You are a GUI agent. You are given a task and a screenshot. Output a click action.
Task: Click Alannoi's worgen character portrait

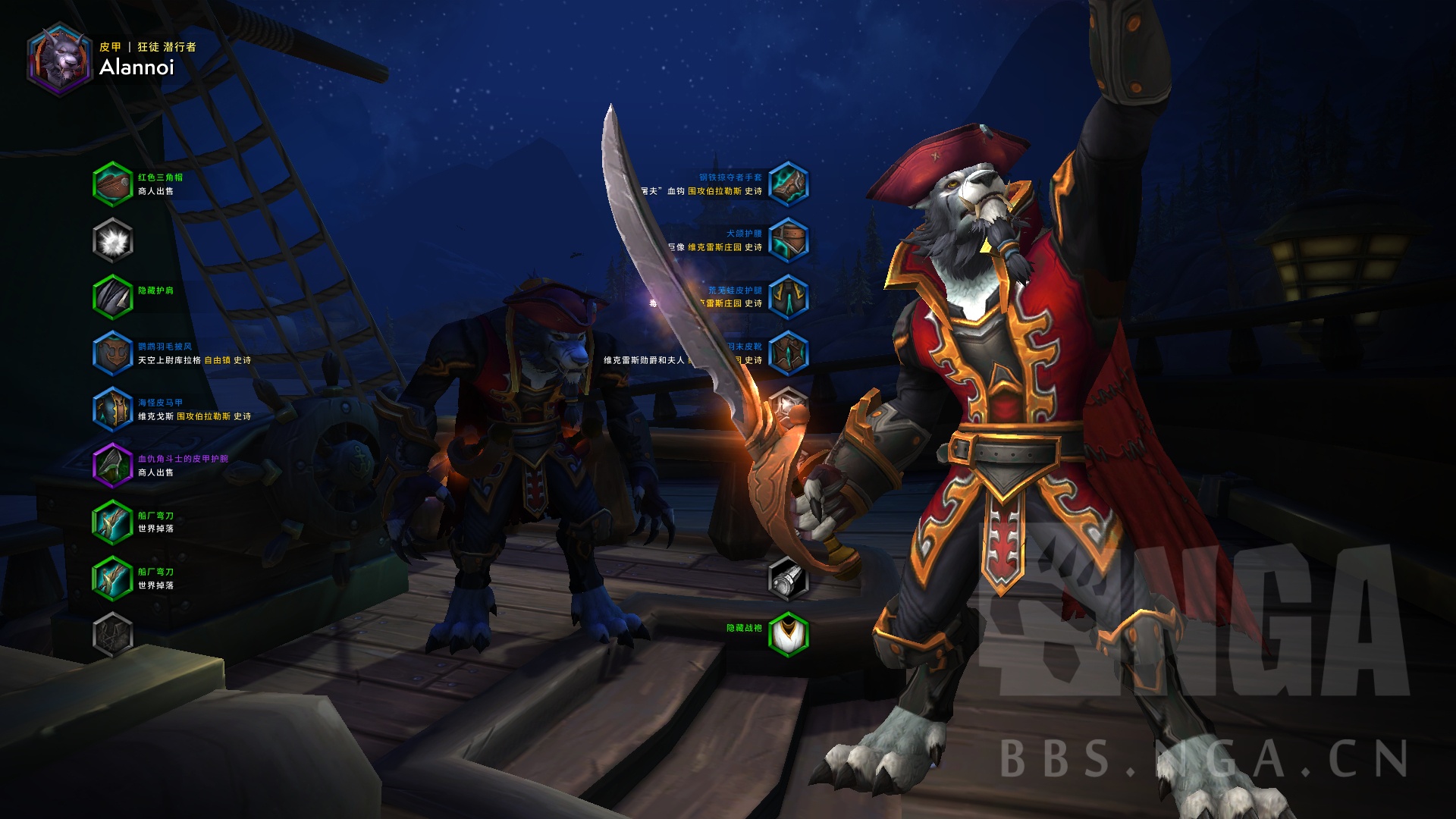(x=59, y=59)
